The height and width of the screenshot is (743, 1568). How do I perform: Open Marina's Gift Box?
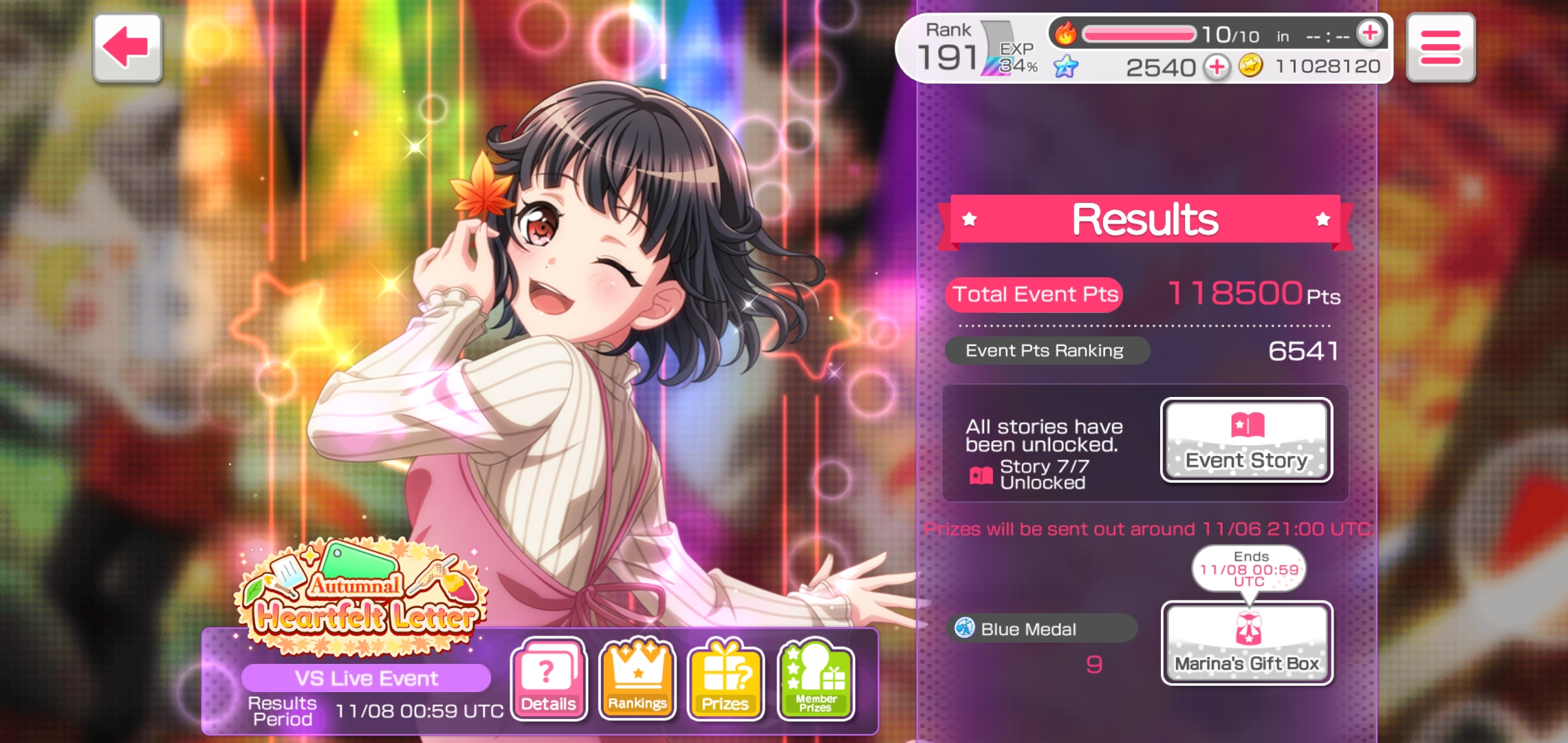pyautogui.click(x=1246, y=643)
